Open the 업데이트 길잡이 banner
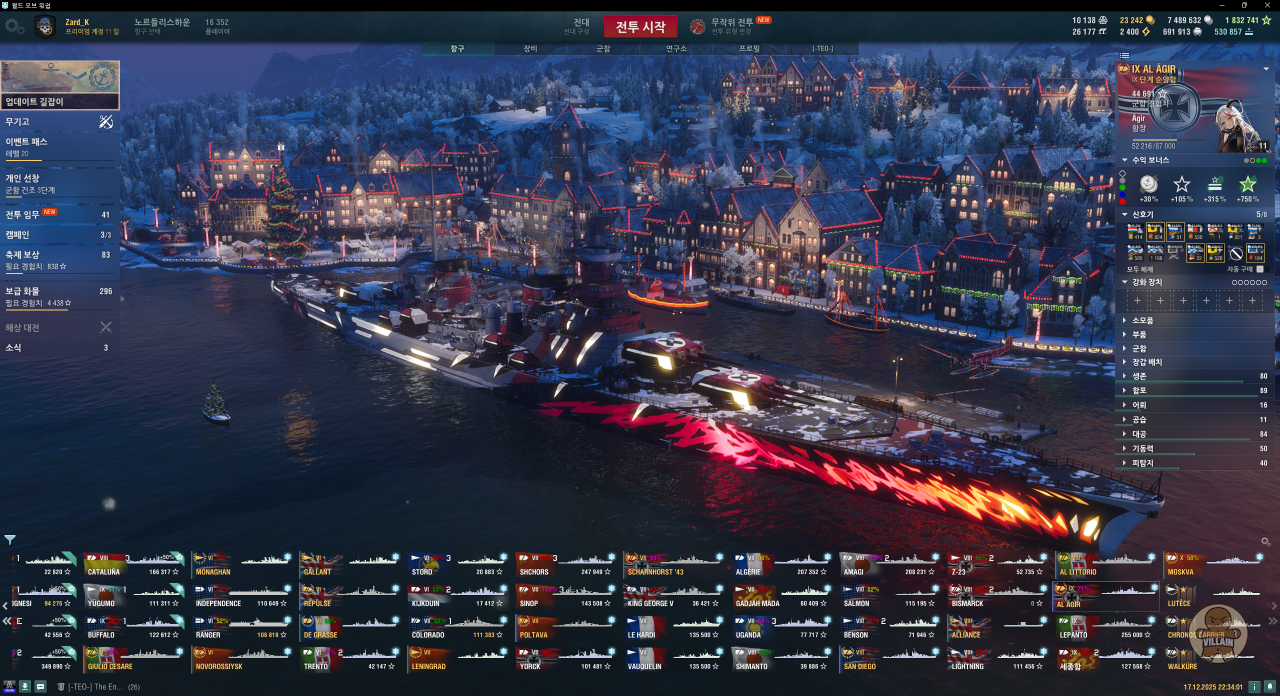The width and height of the screenshot is (1280, 696). (60, 85)
